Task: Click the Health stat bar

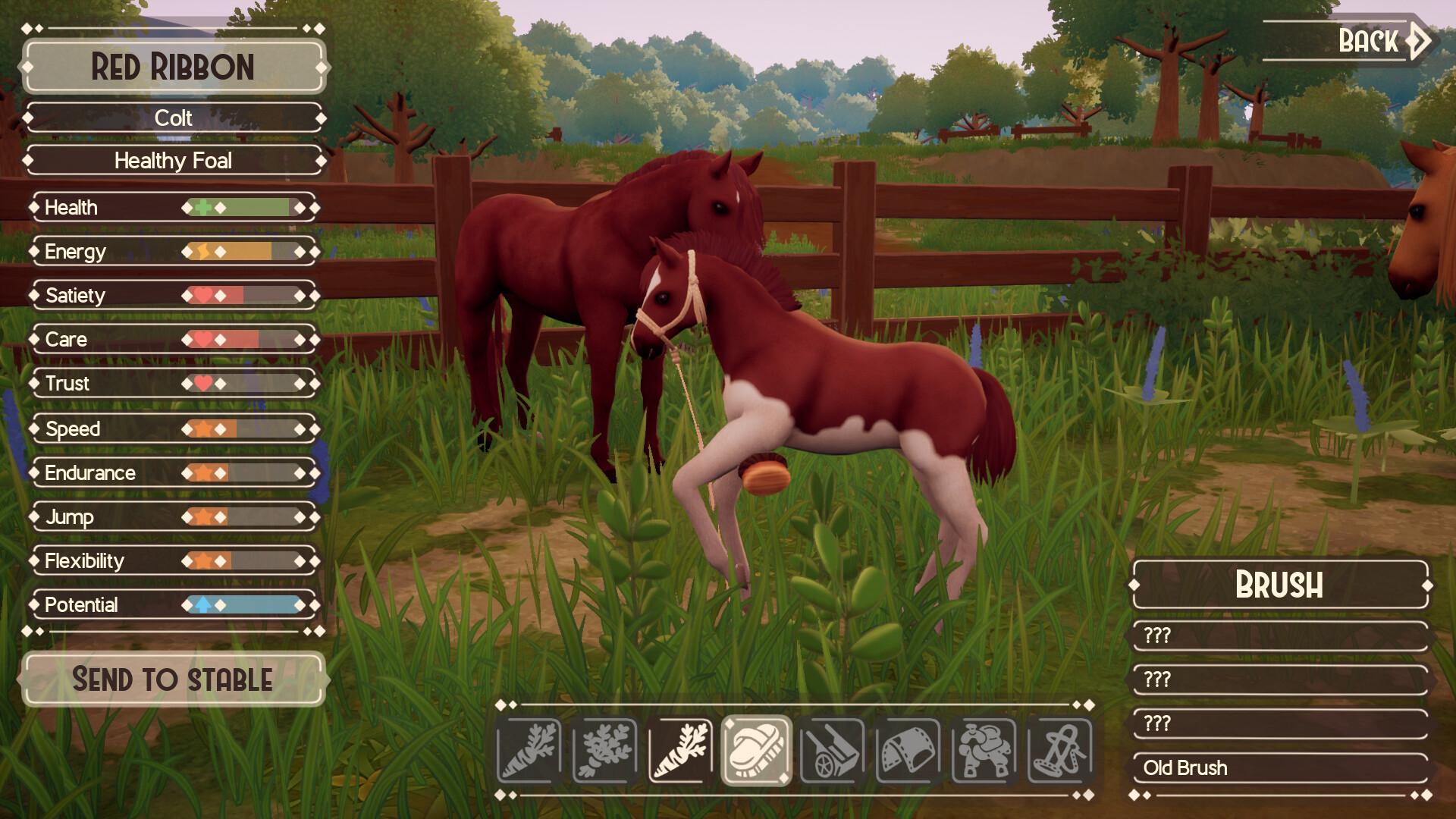Action: 173,207
